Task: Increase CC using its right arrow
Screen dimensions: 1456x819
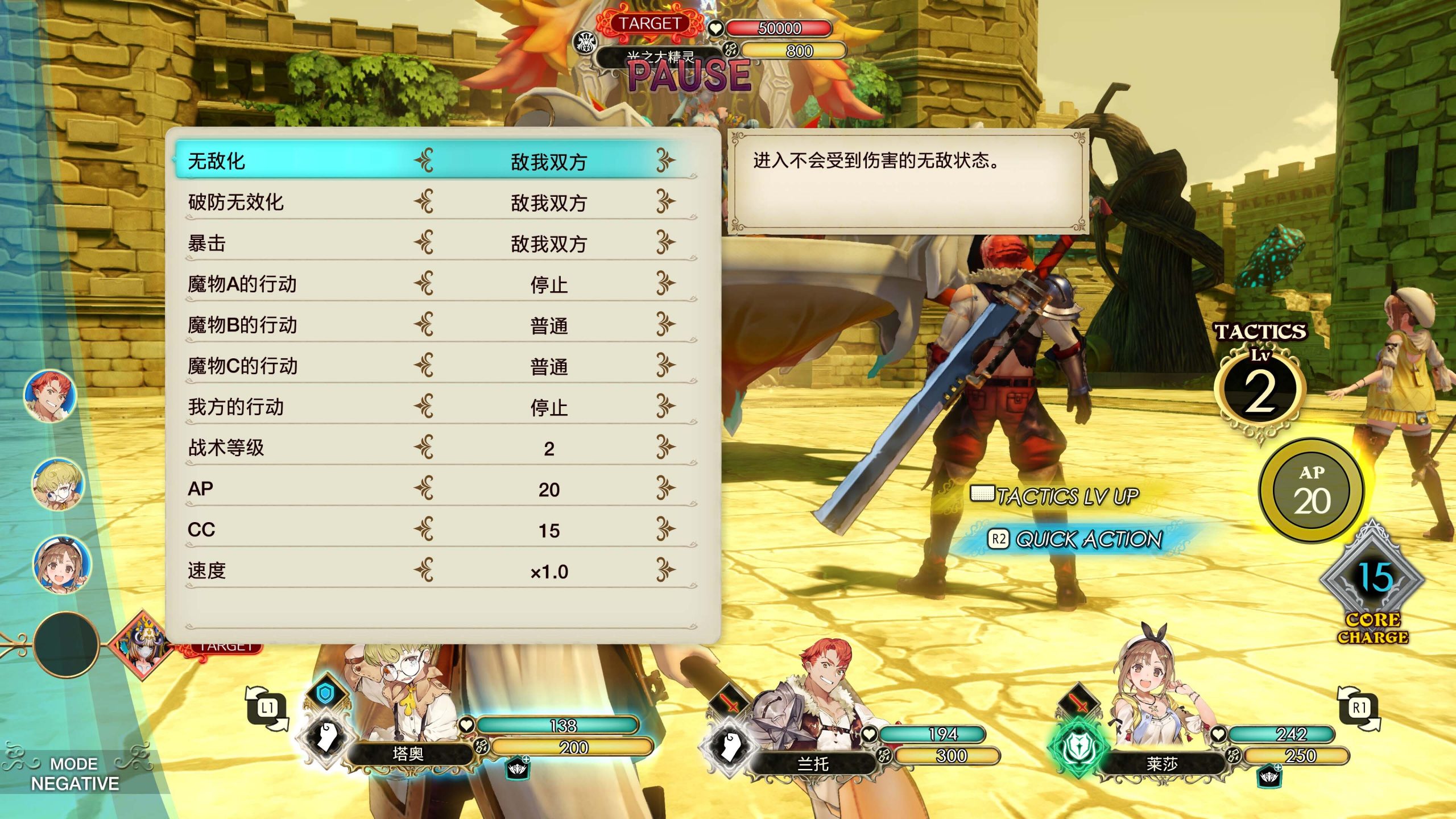Action: pos(665,529)
